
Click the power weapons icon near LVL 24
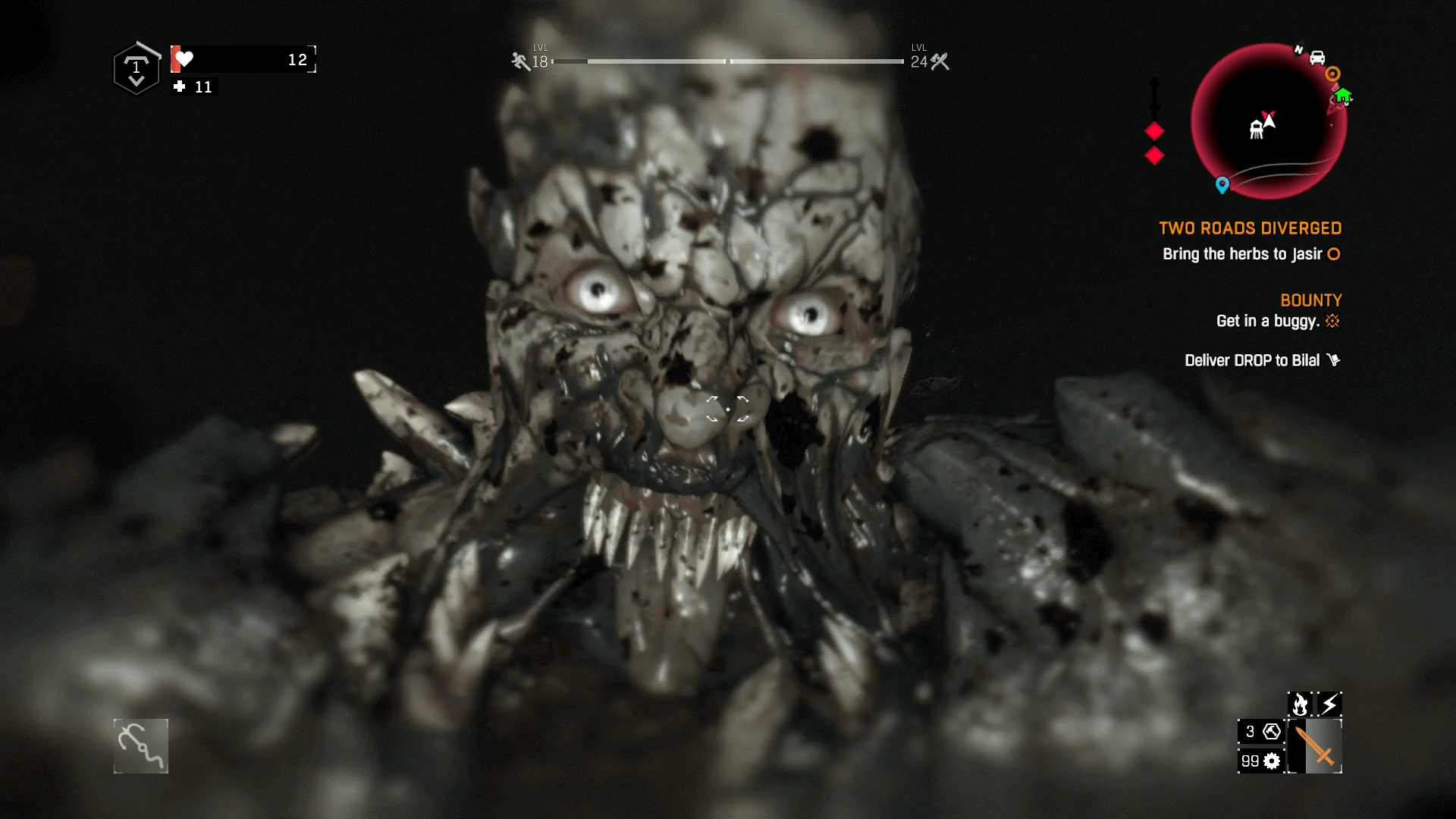coord(940,62)
